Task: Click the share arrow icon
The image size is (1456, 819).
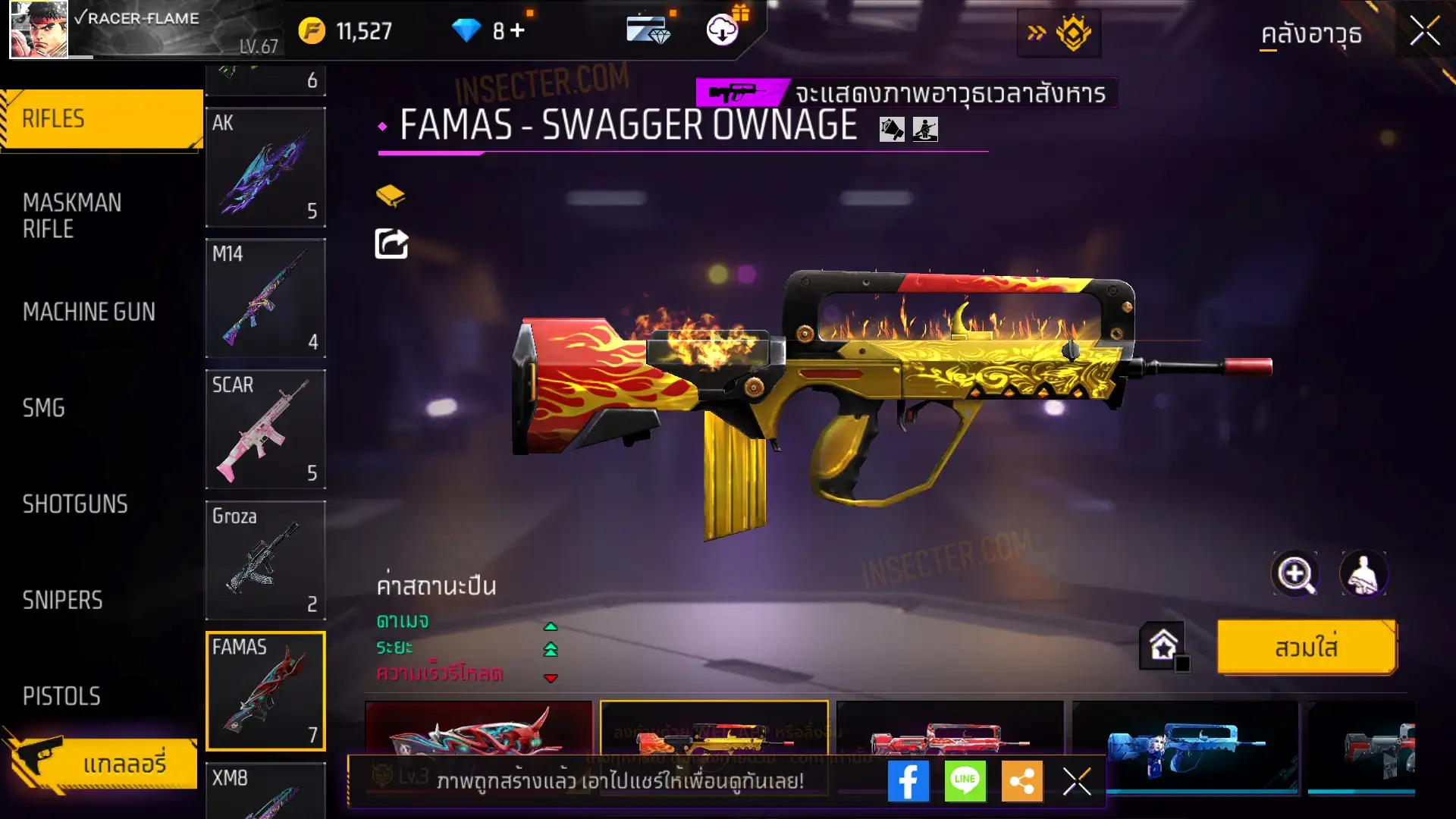Action: pos(391,243)
